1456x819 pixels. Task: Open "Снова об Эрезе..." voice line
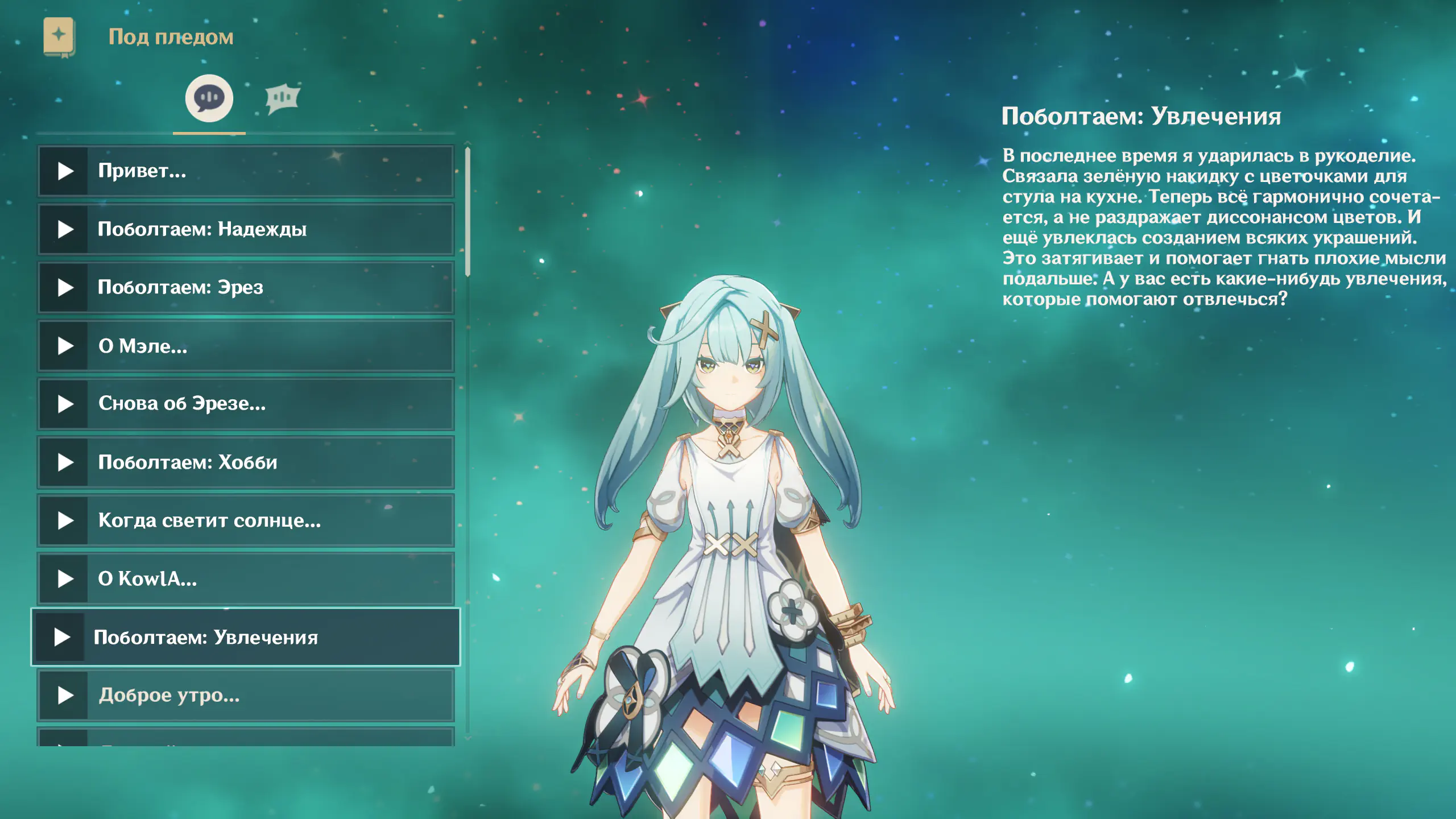(246, 404)
